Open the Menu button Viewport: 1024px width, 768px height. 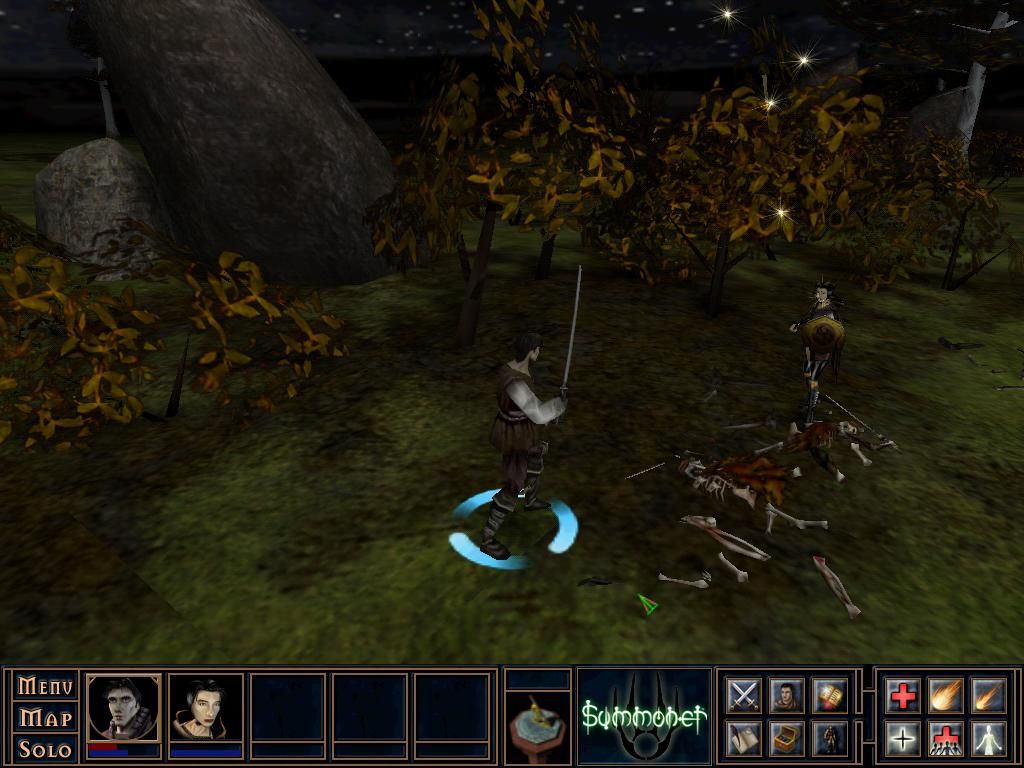[x=46, y=687]
